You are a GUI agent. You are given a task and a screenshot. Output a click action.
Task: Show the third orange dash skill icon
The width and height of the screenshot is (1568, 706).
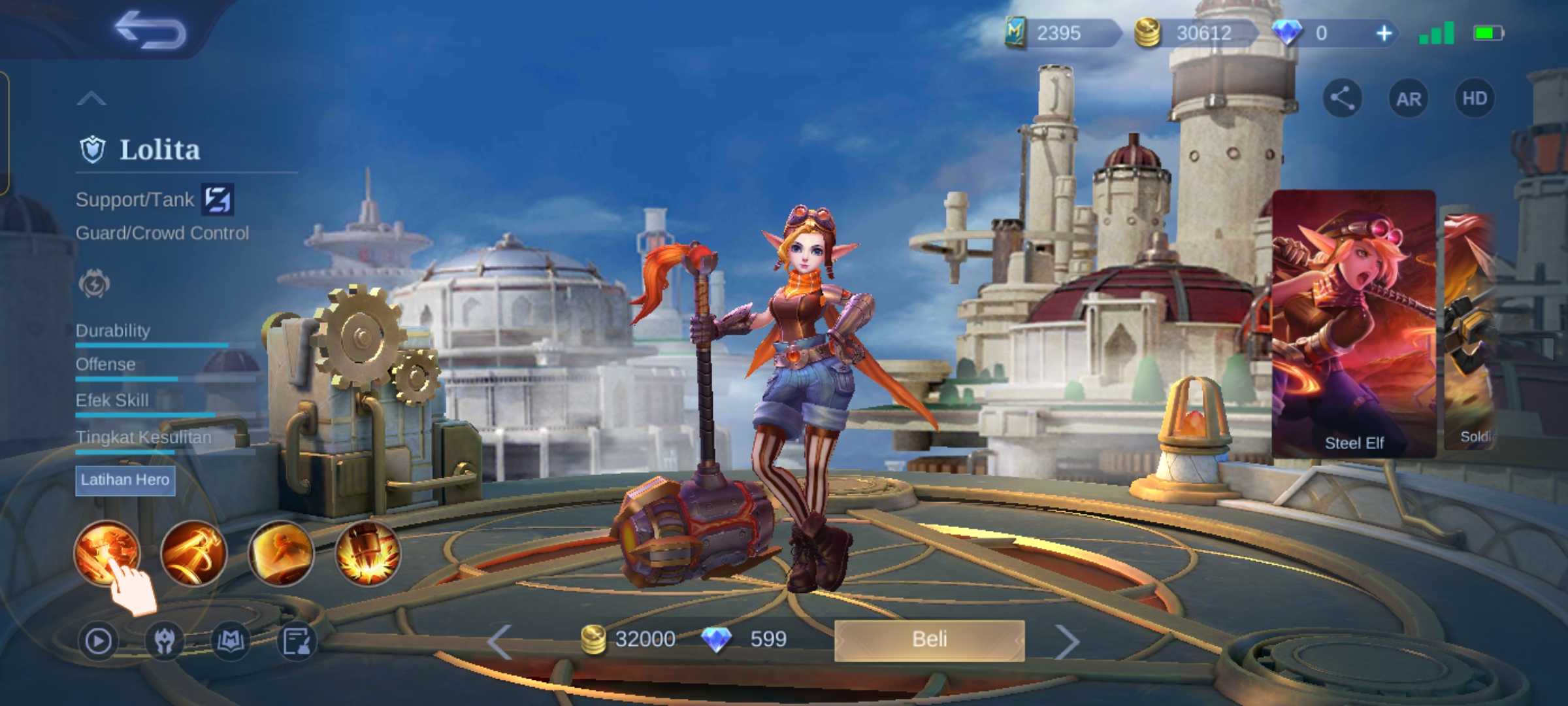click(x=281, y=553)
